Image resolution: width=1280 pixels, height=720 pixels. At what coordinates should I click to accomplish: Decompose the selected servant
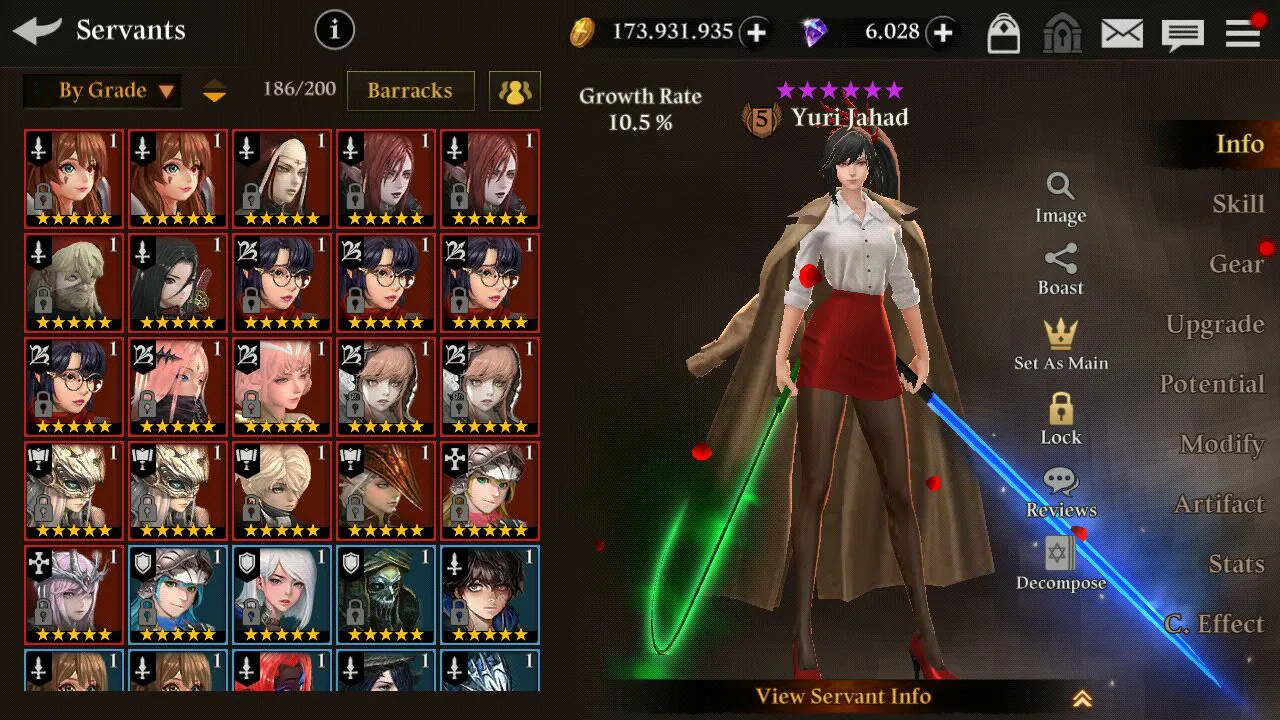click(1061, 565)
